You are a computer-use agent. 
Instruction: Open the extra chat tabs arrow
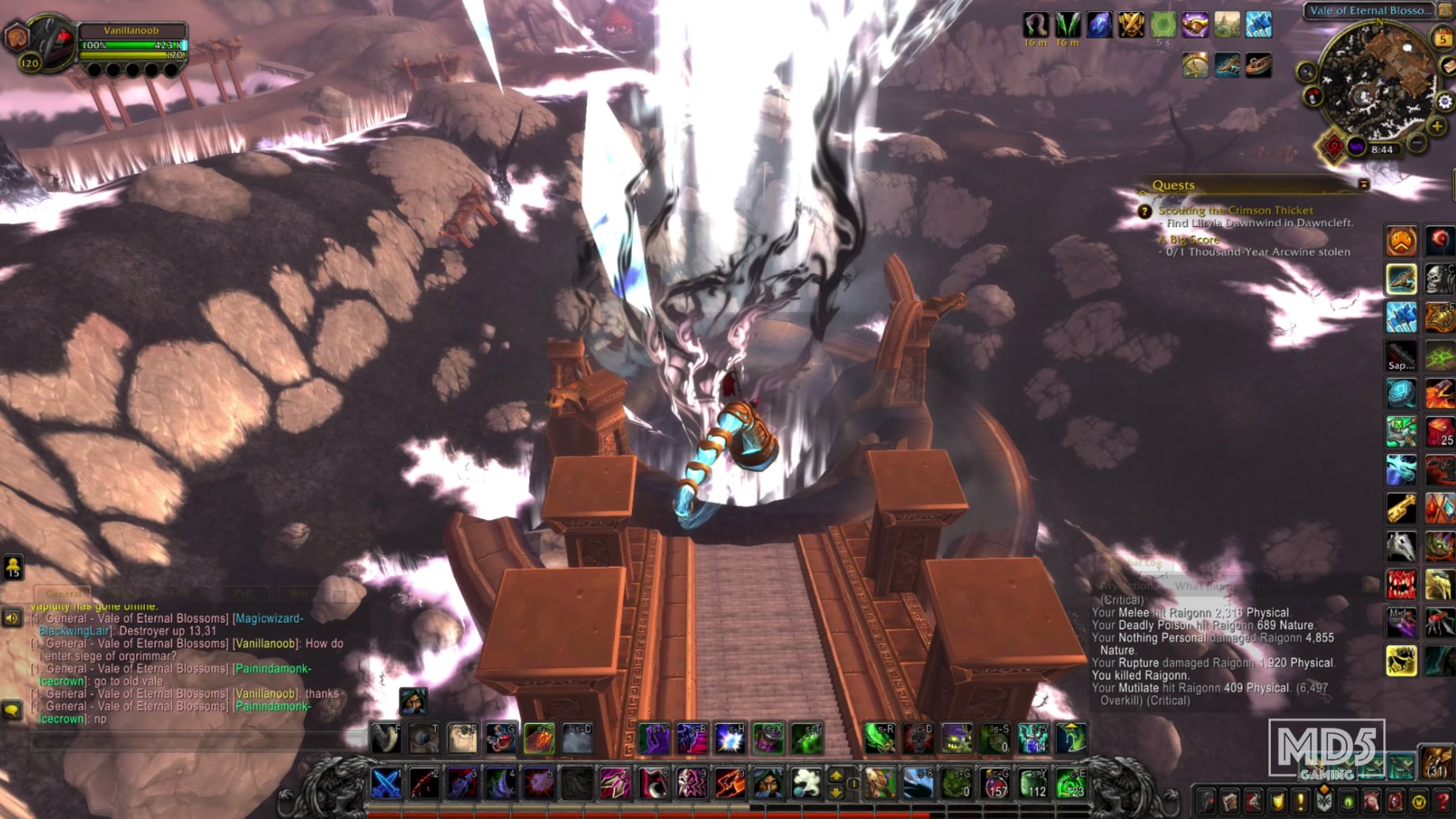pyautogui.click(x=339, y=593)
